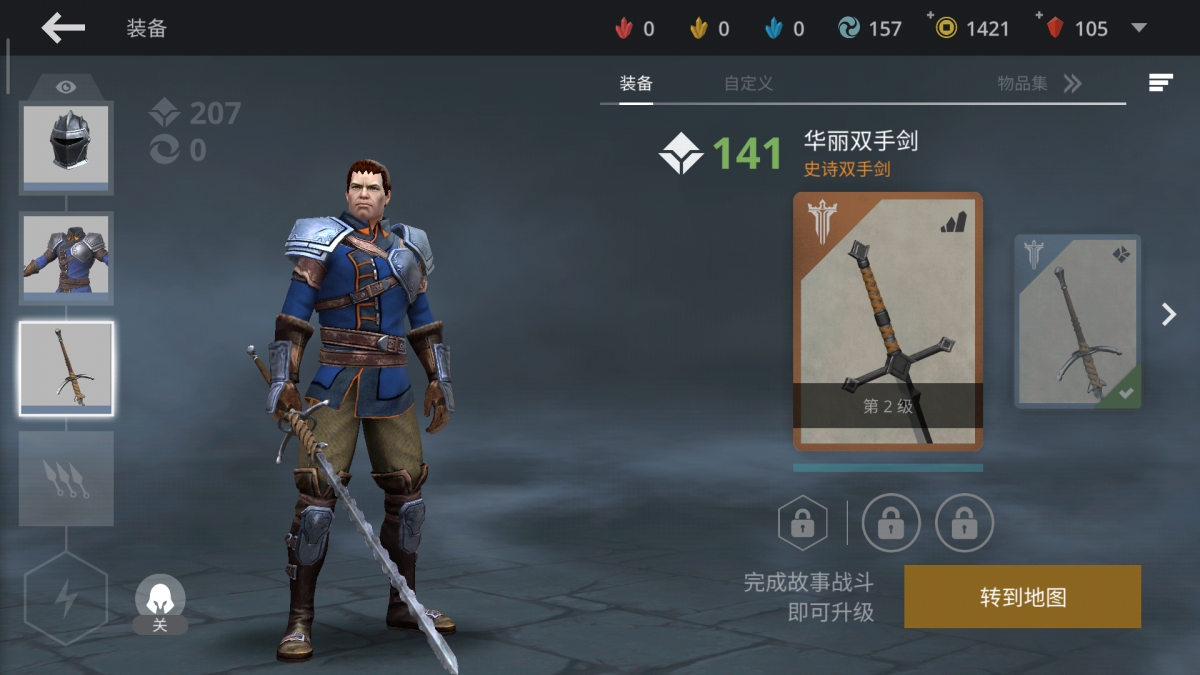Expand the currency dropdown arrow
The image size is (1200, 675).
[x=1138, y=28]
